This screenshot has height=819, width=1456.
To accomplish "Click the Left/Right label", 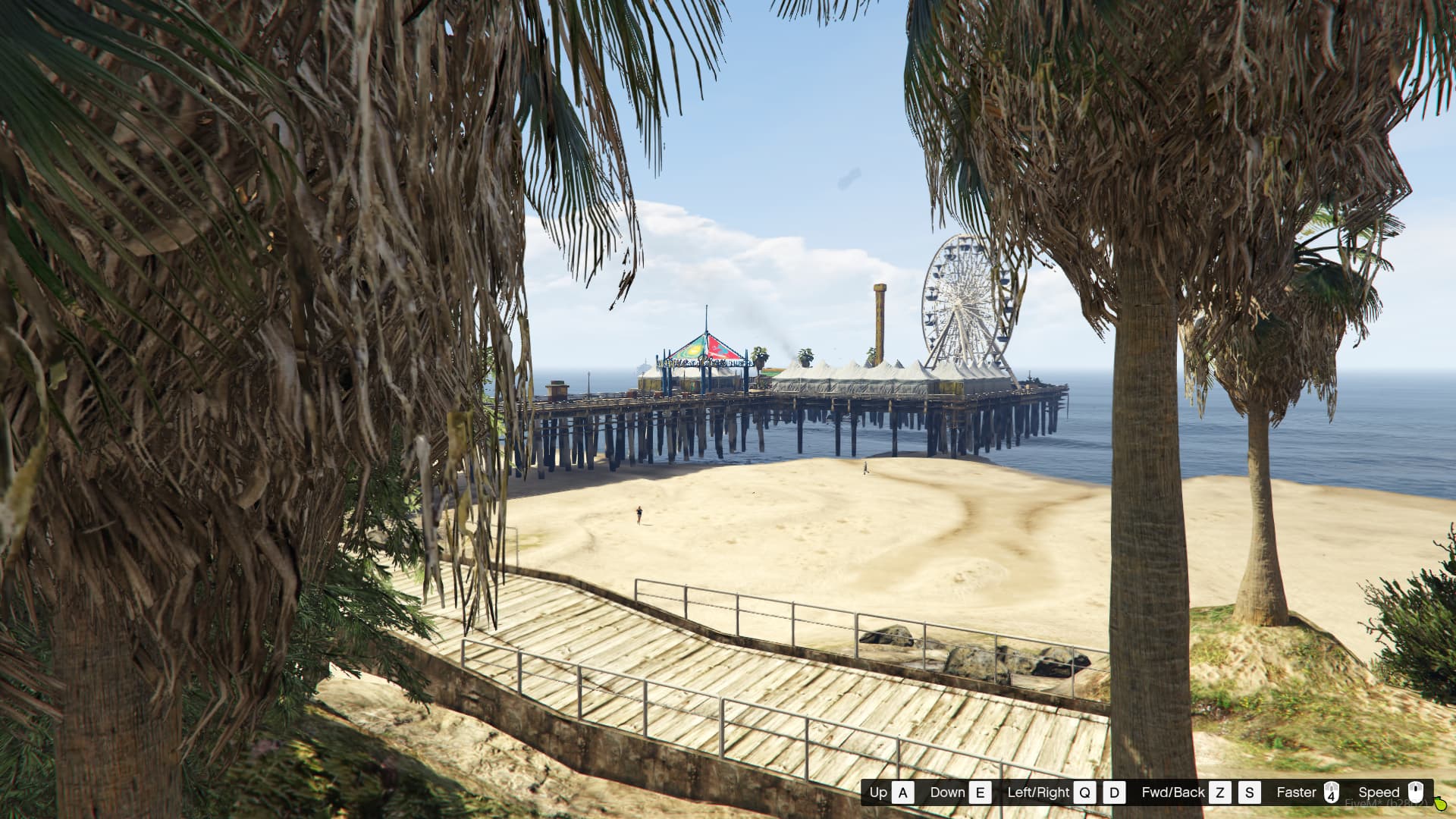I will [x=1040, y=792].
